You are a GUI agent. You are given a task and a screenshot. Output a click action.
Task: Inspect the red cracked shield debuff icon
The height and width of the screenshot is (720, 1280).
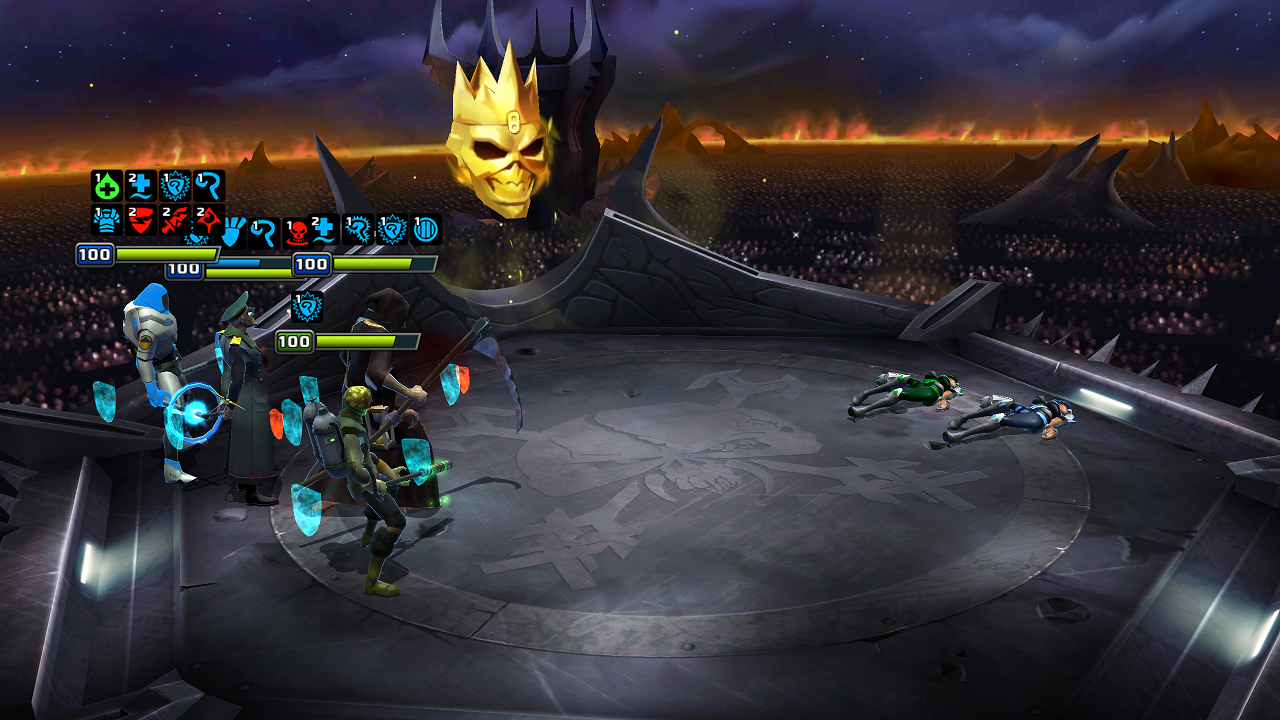141,220
